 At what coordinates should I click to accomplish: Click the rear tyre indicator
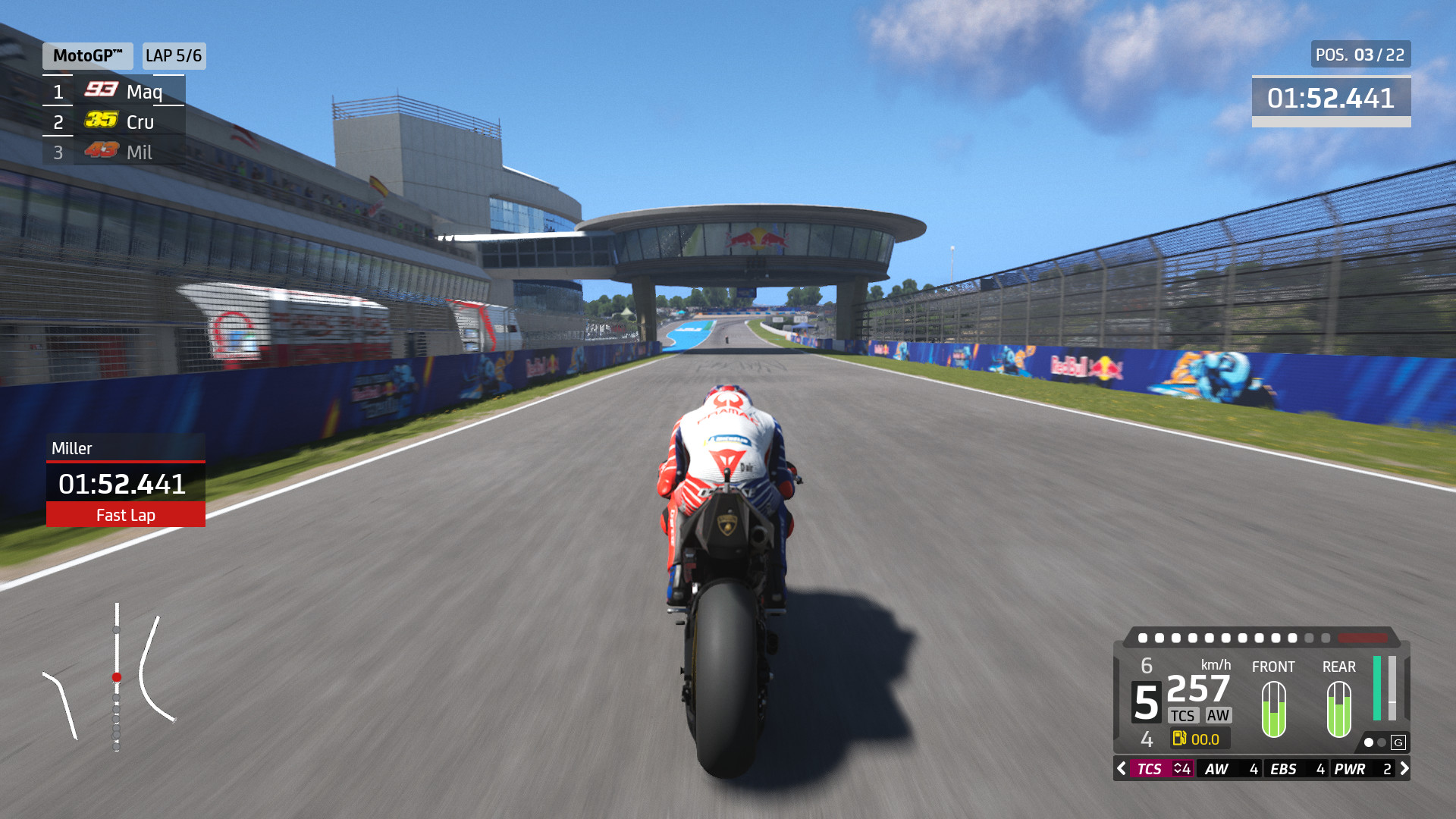pyautogui.click(x=1338, y=709)
